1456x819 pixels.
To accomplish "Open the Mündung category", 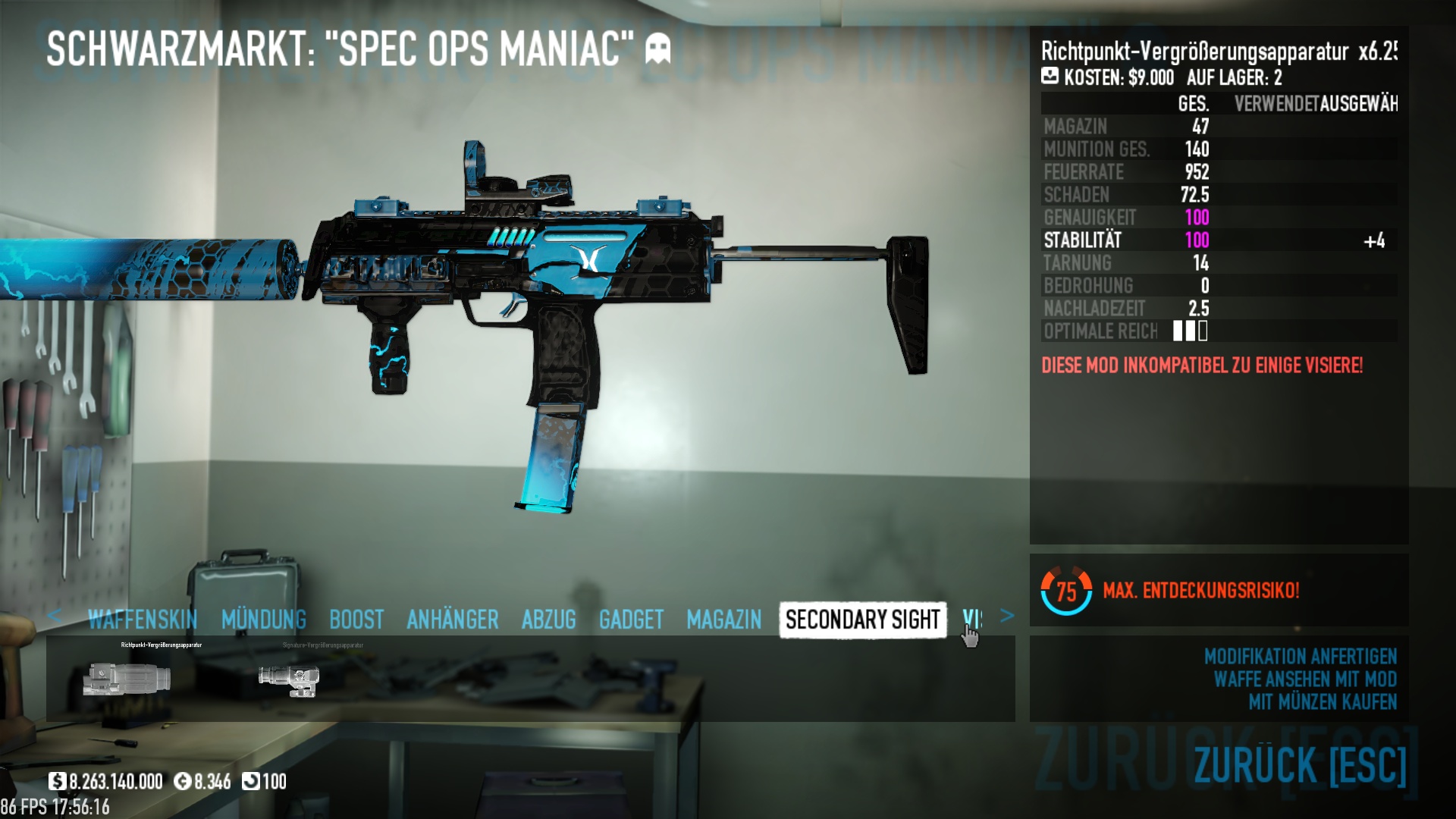I will tap(264, 620).
